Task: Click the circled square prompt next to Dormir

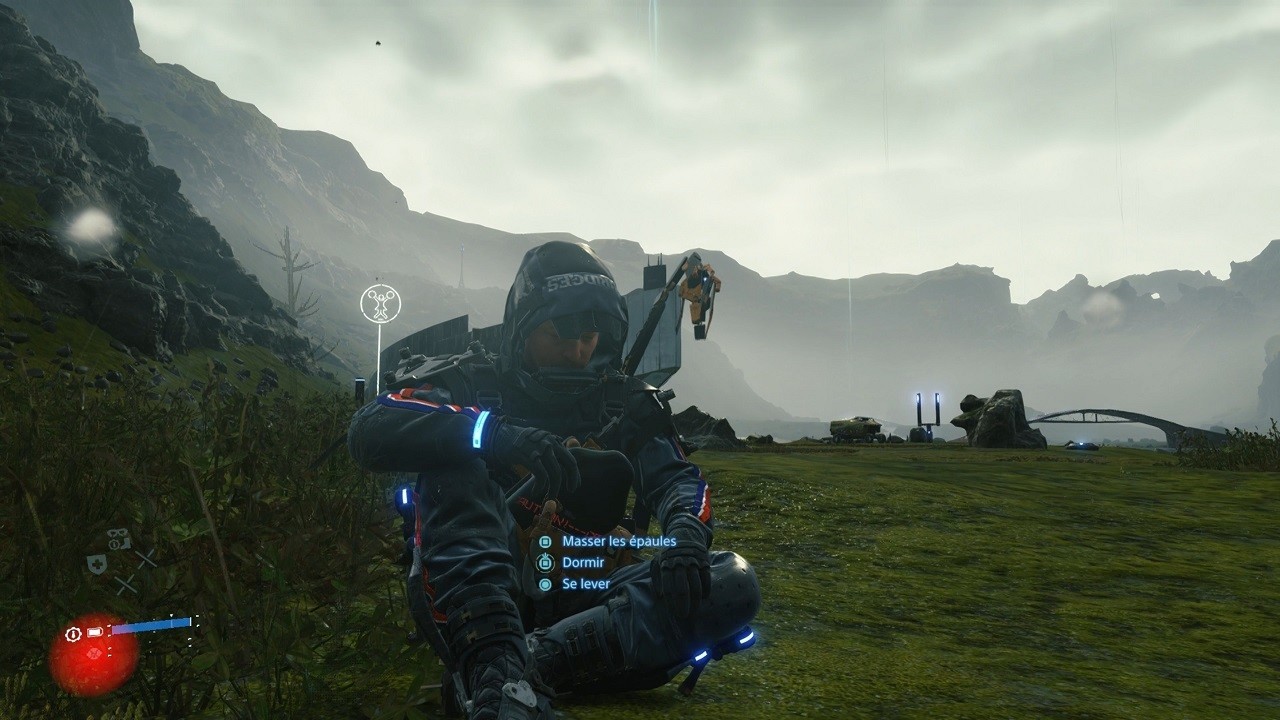Action: (546, 562)
